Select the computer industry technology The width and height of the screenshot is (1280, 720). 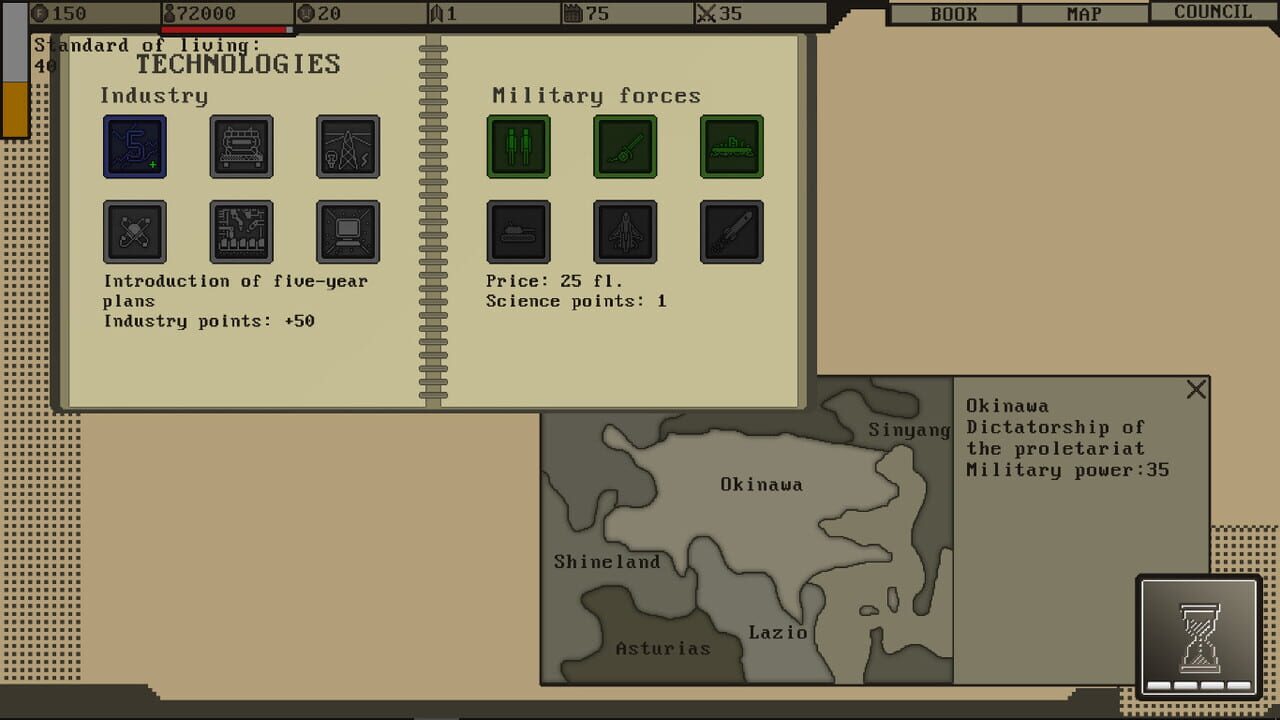click(x=347, y=231)
